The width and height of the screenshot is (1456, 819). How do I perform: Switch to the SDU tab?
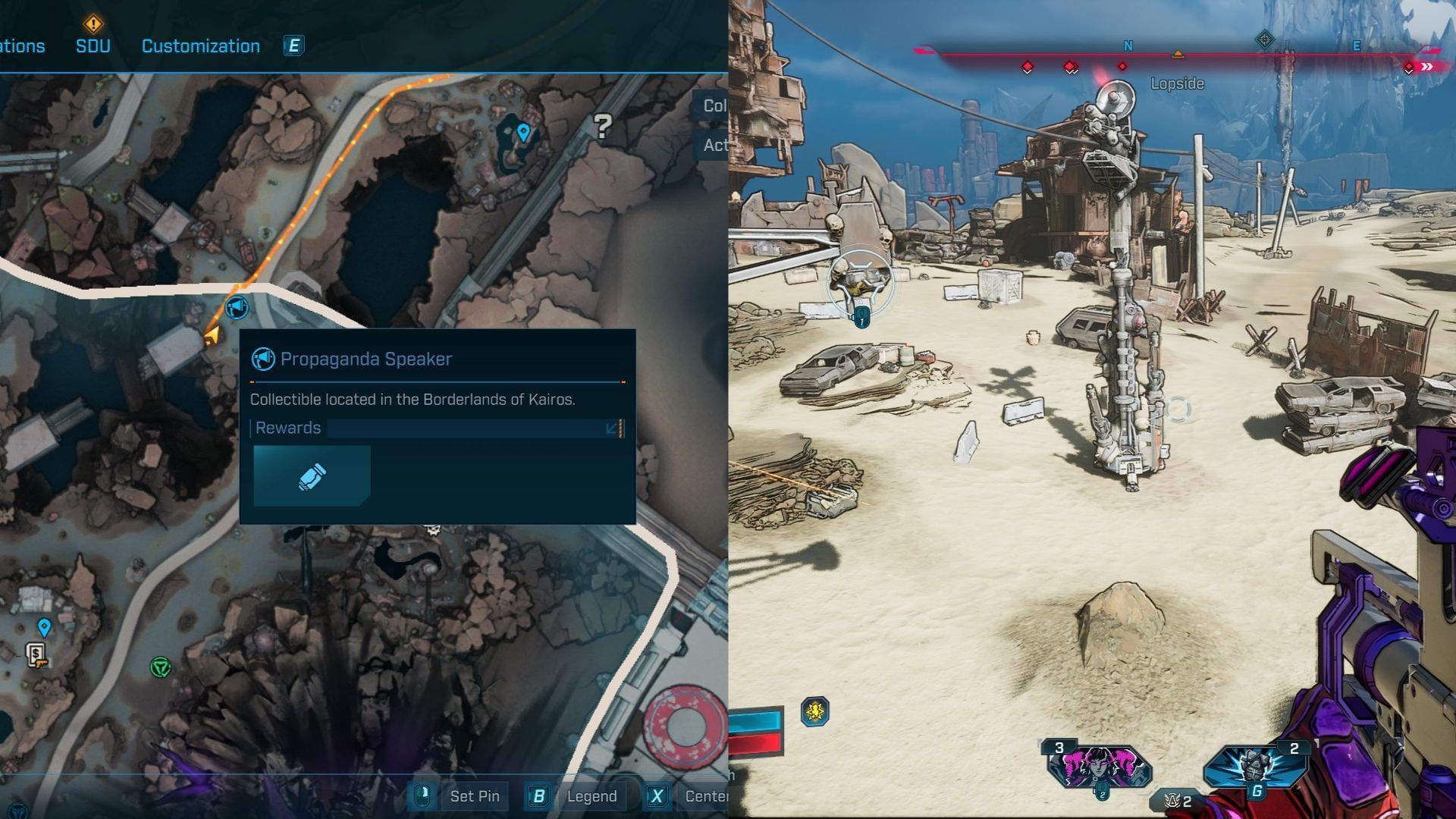pos(93,45)
